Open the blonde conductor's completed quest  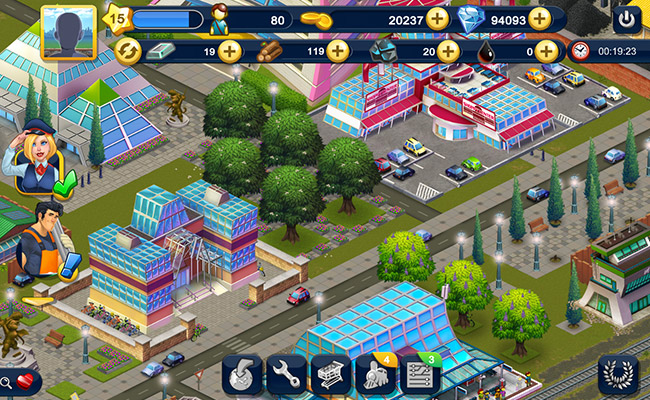coord(34,158)
